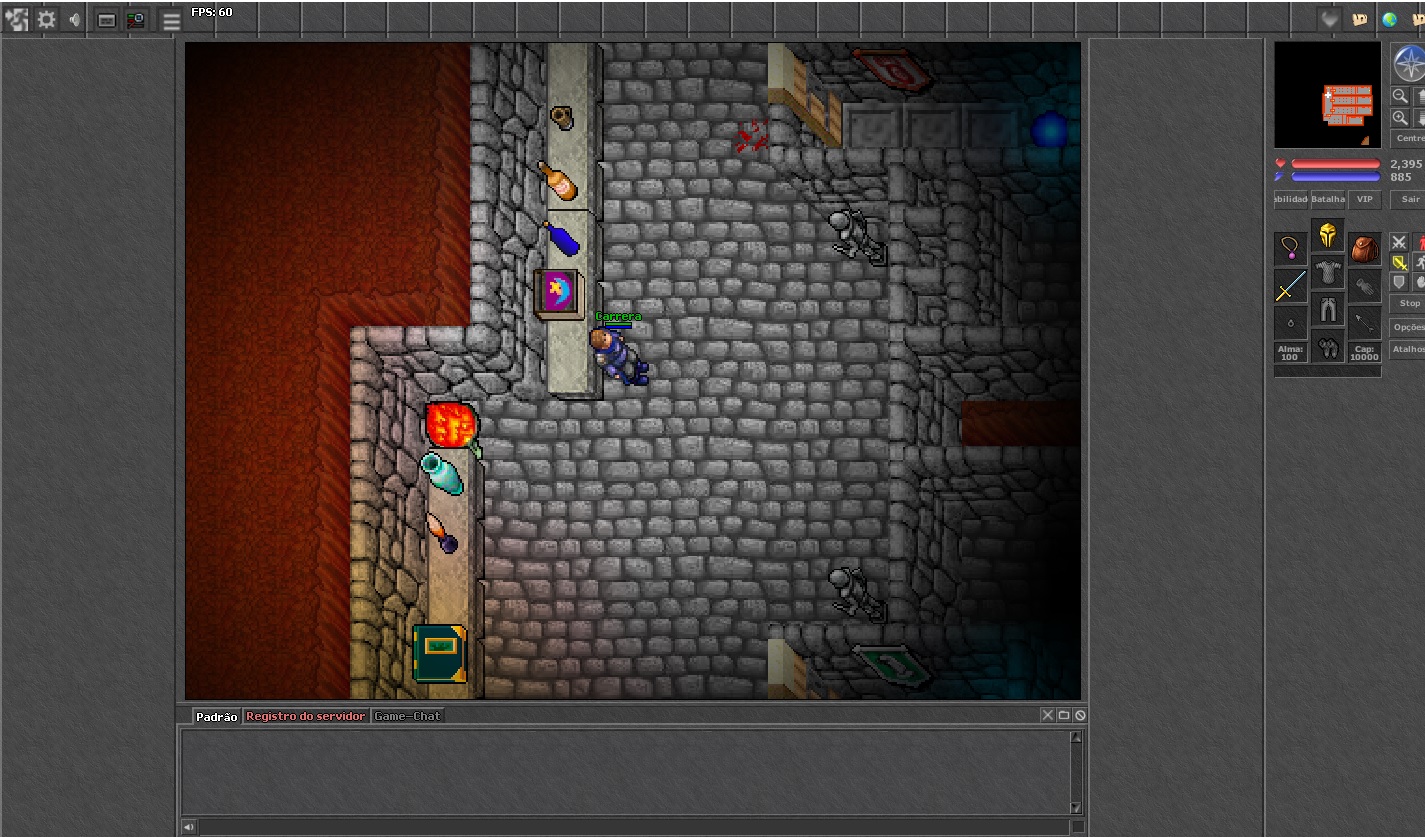Viewport: 1425px width, 837px height.
Task: Open the brown backpack slot
Action: (1364, 249)
